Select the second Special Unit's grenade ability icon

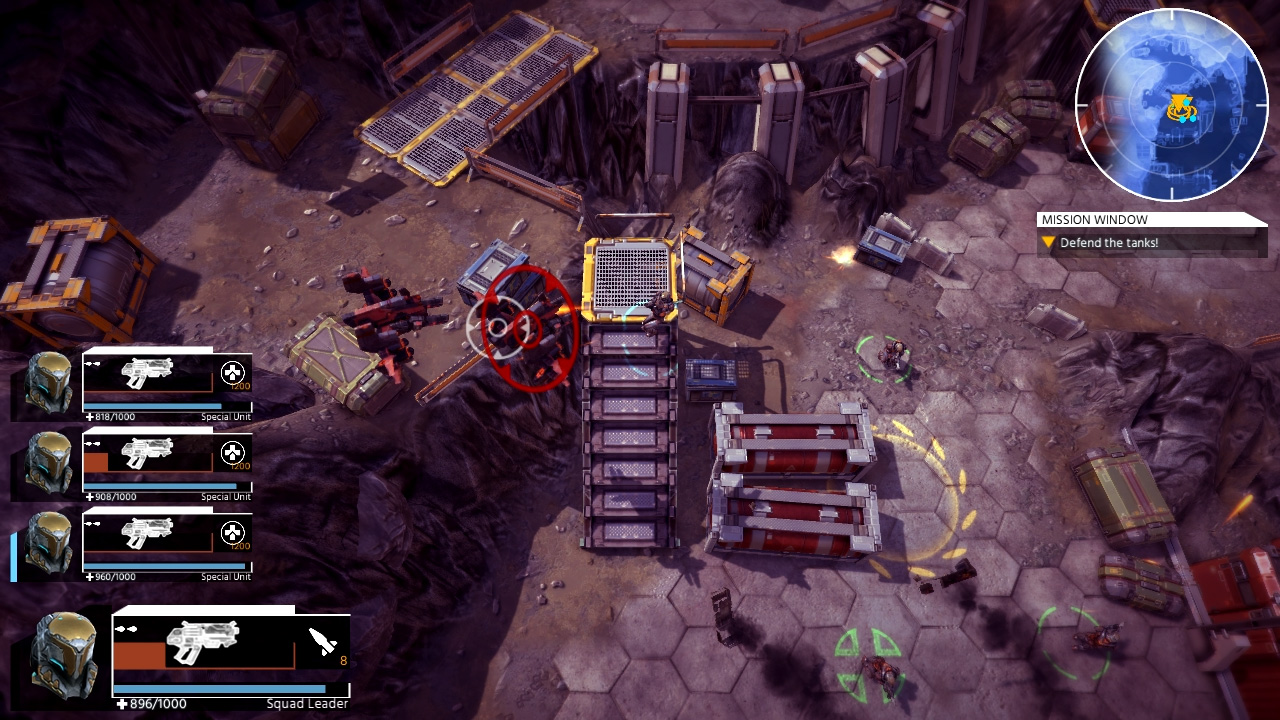(x=231, y=451)
